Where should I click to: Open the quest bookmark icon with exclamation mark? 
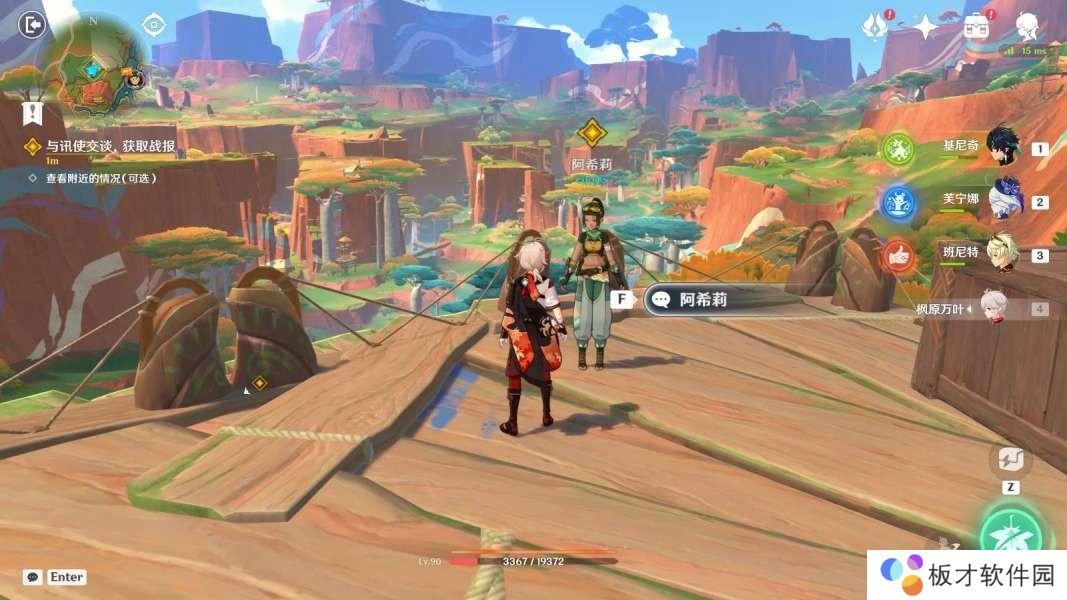tap(33, 112)
